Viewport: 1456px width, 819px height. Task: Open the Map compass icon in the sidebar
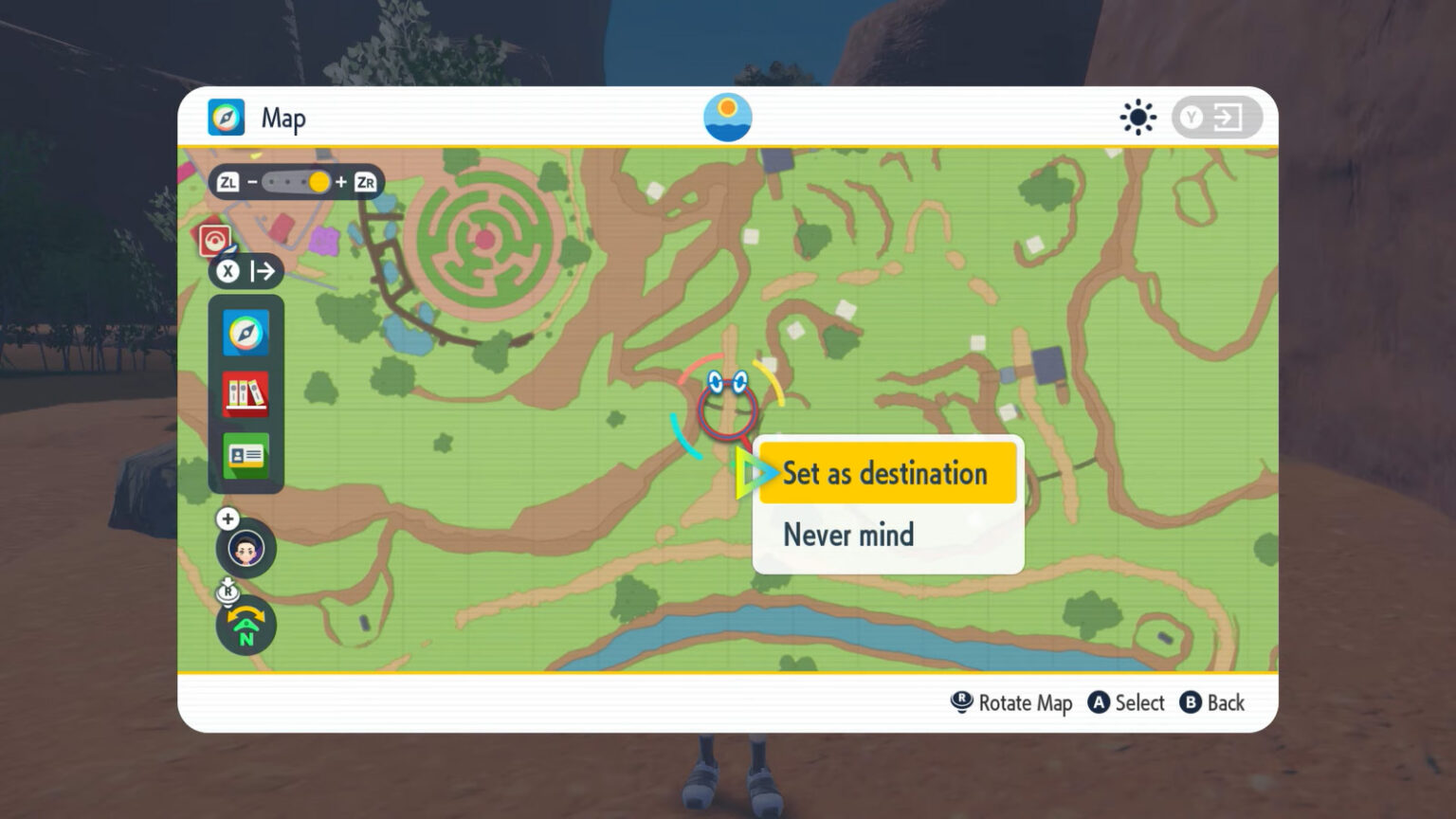(246, 334)
